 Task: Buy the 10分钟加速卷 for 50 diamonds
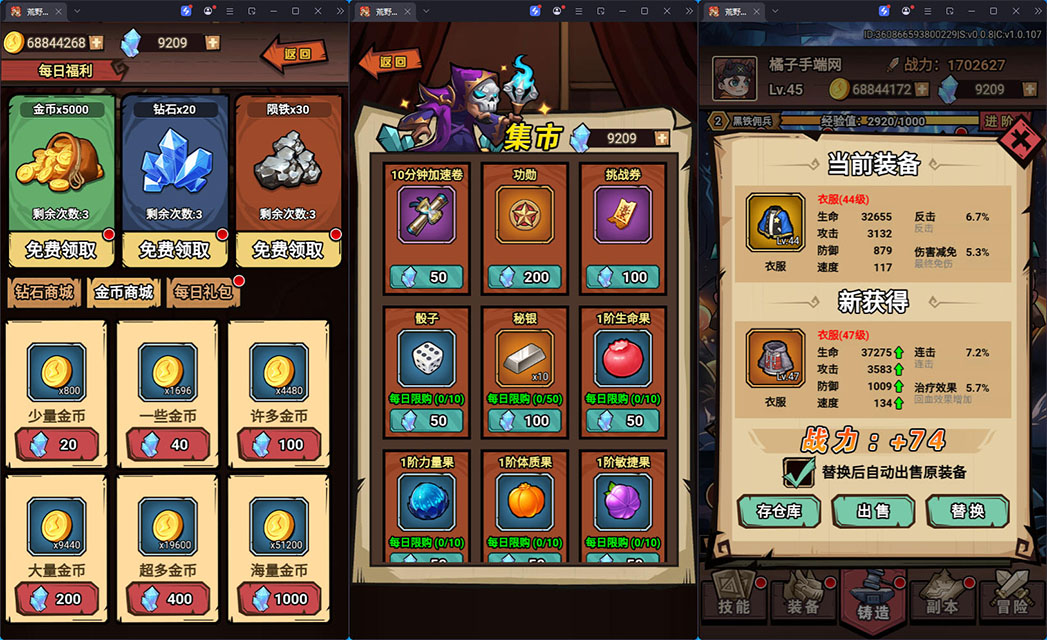[x=427, y=277]
